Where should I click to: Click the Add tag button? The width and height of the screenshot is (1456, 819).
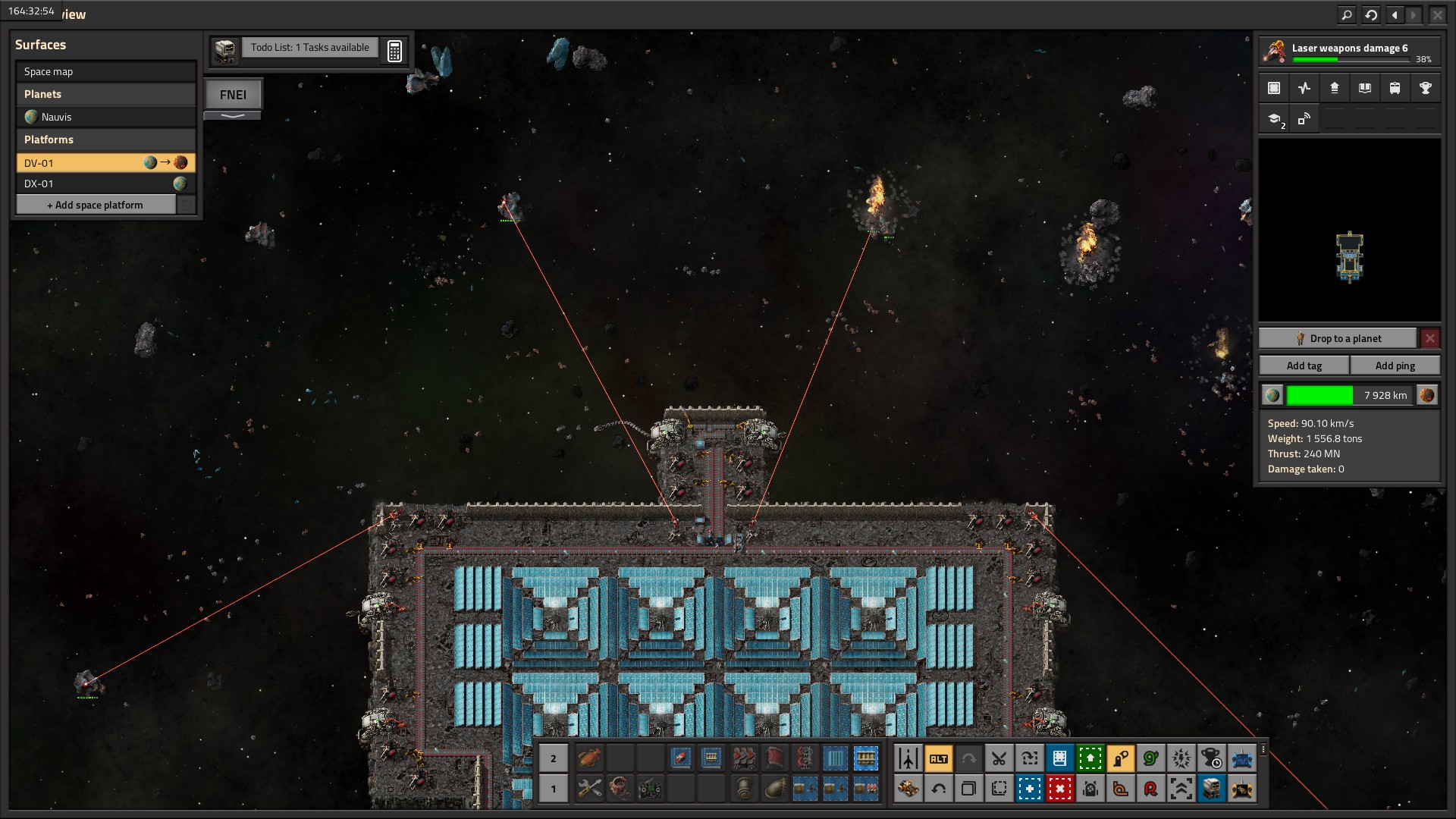tap(1304, 366)
